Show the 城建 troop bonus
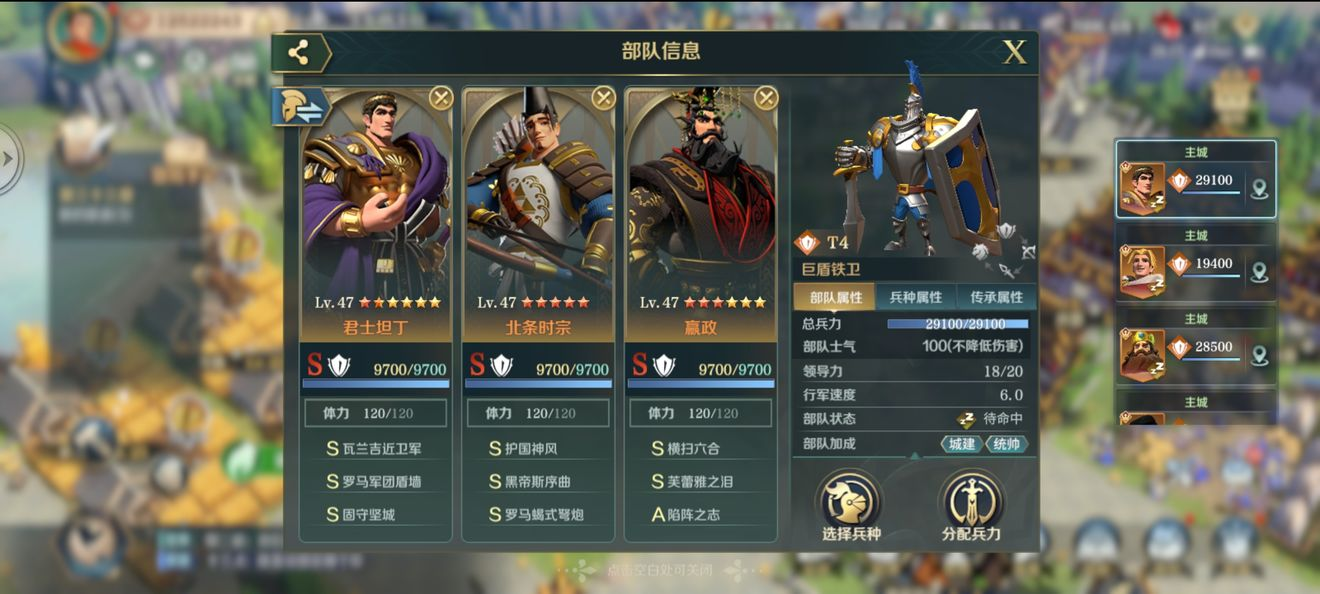 (961, 444)
